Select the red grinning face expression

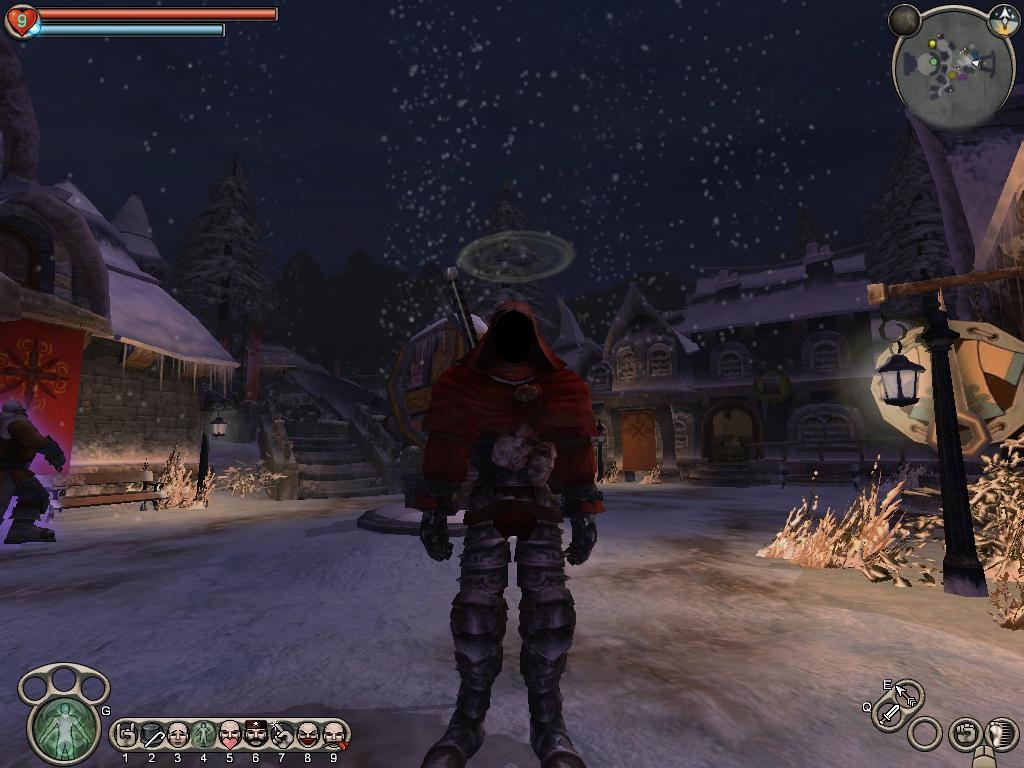308,736
